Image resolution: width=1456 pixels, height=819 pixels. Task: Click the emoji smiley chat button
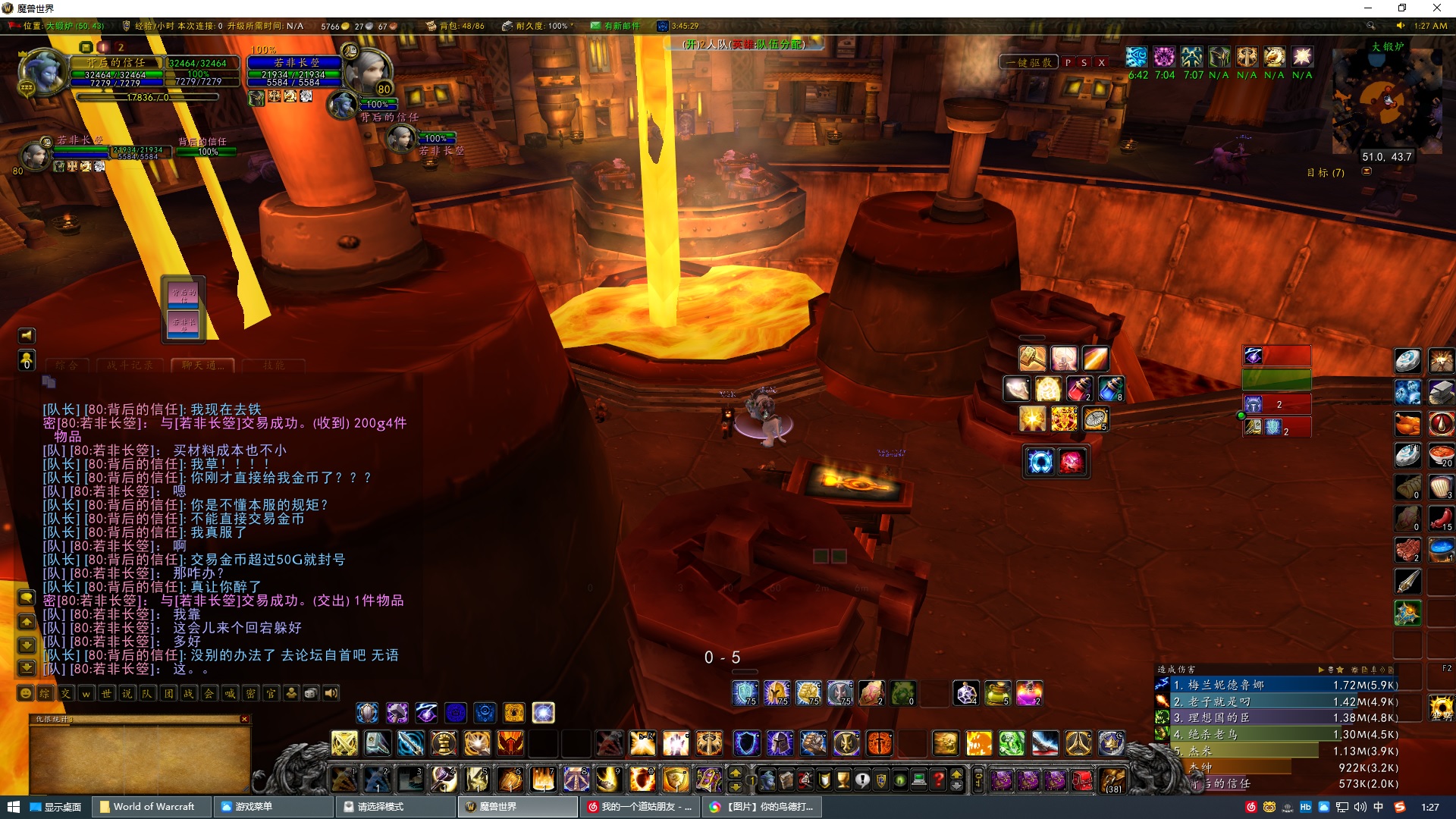coord(26,693)
